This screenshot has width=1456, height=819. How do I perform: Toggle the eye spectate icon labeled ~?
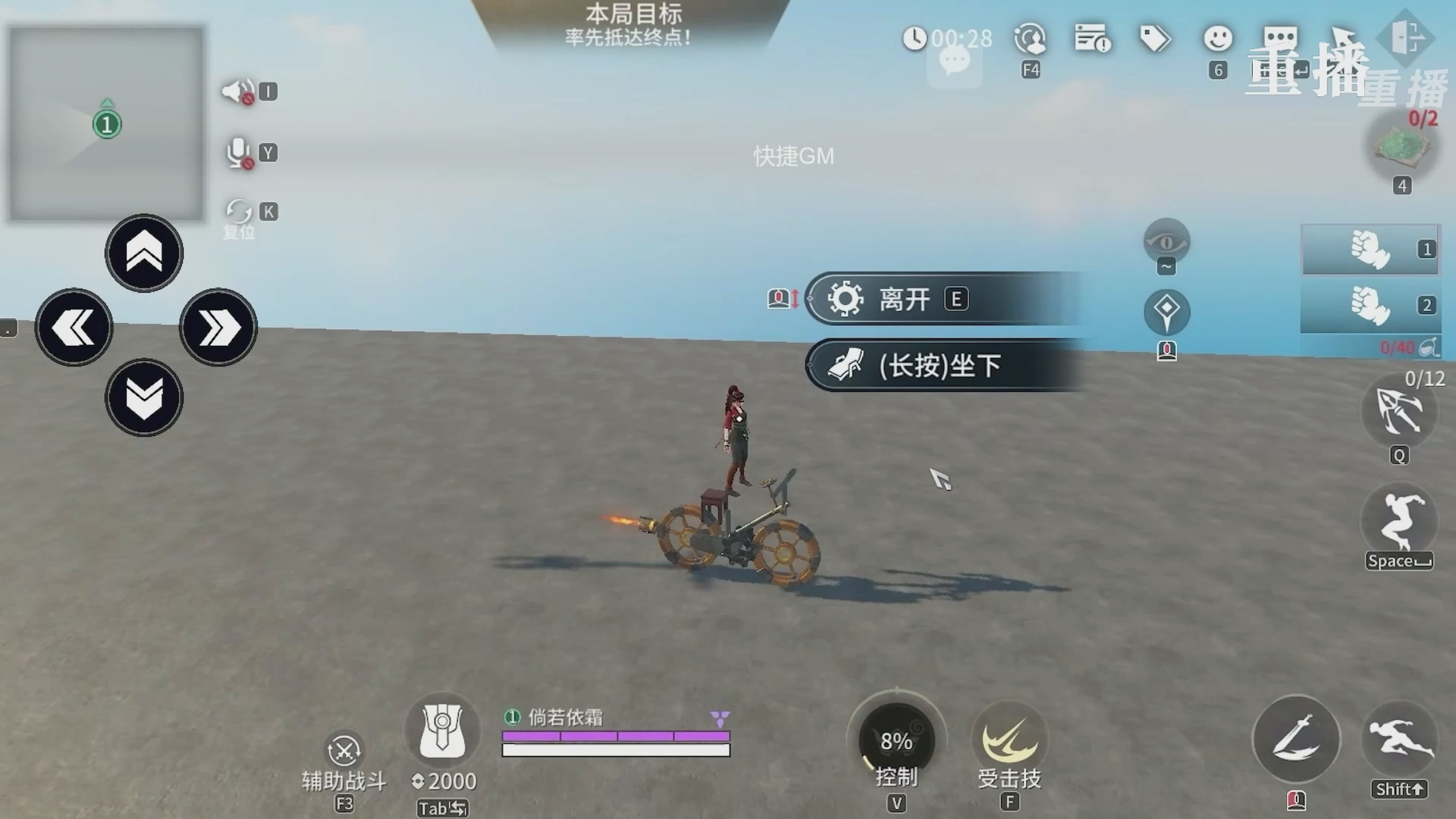coord(1166,240)
